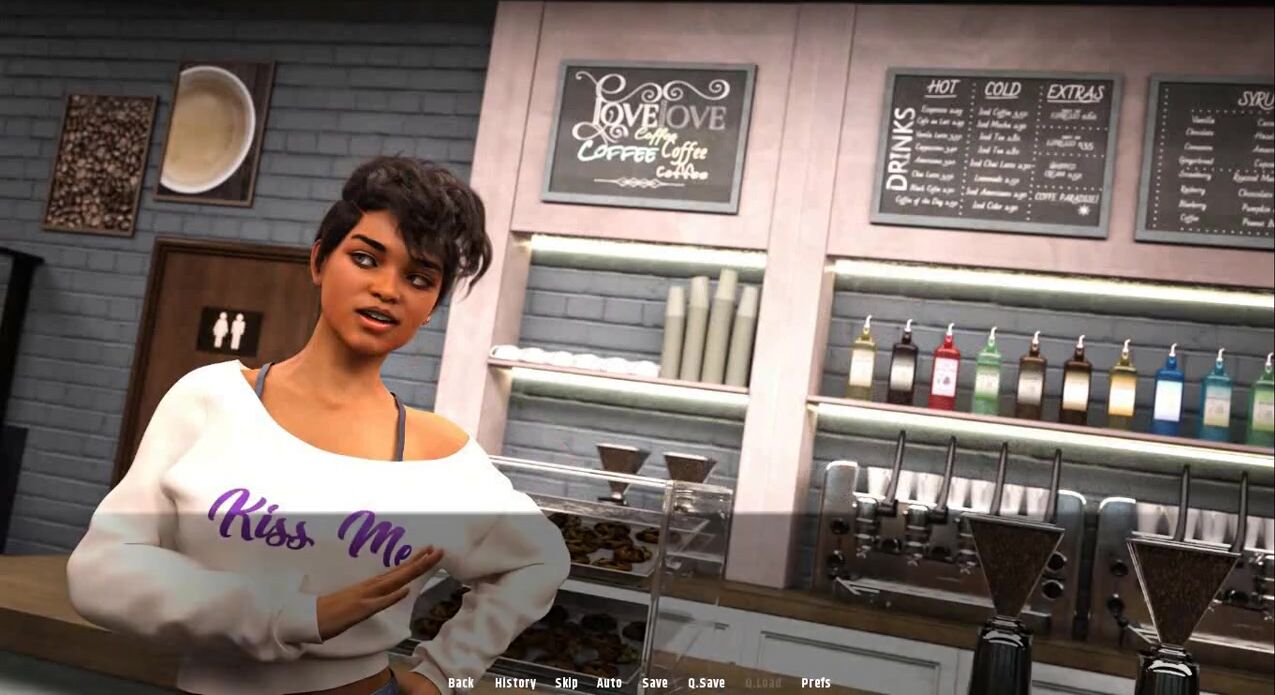
Task: Click the greyed-out Q.Load button
Action: [763, 683]
